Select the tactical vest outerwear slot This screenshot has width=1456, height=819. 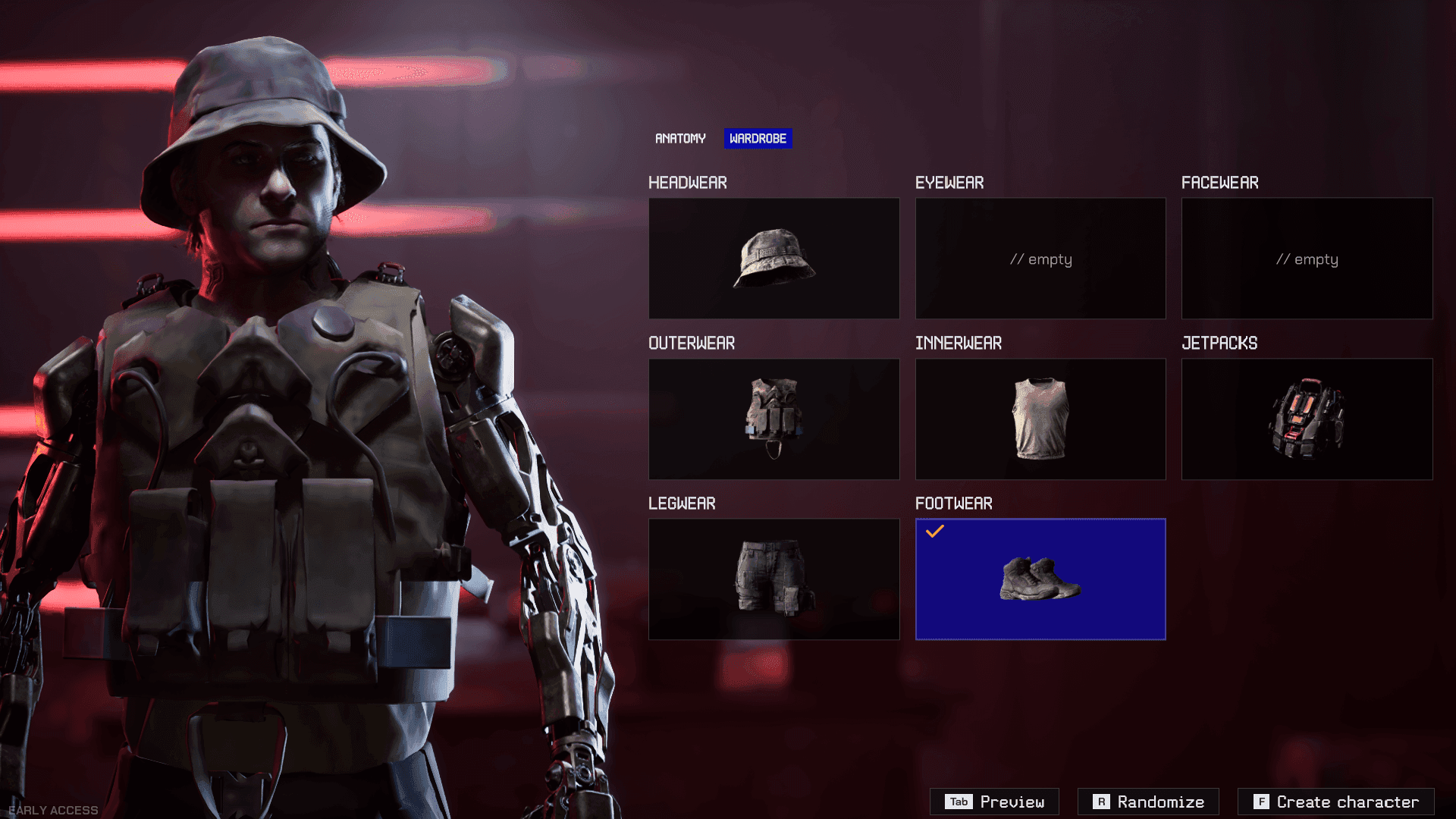click(773, 419)
